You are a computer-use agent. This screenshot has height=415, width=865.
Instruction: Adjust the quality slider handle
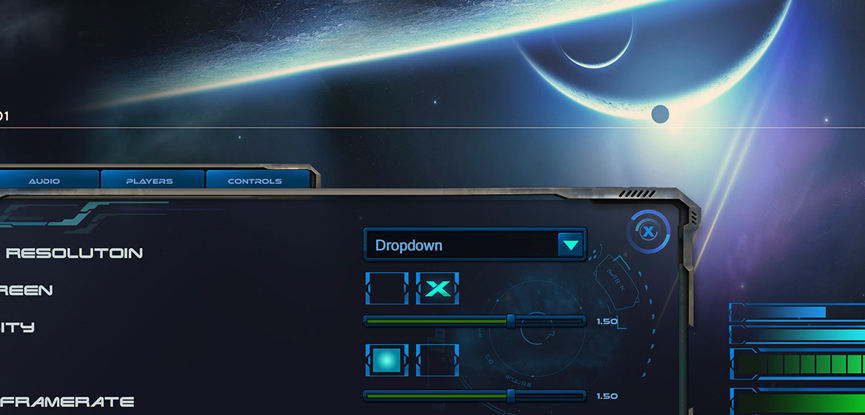coord(511,321)
